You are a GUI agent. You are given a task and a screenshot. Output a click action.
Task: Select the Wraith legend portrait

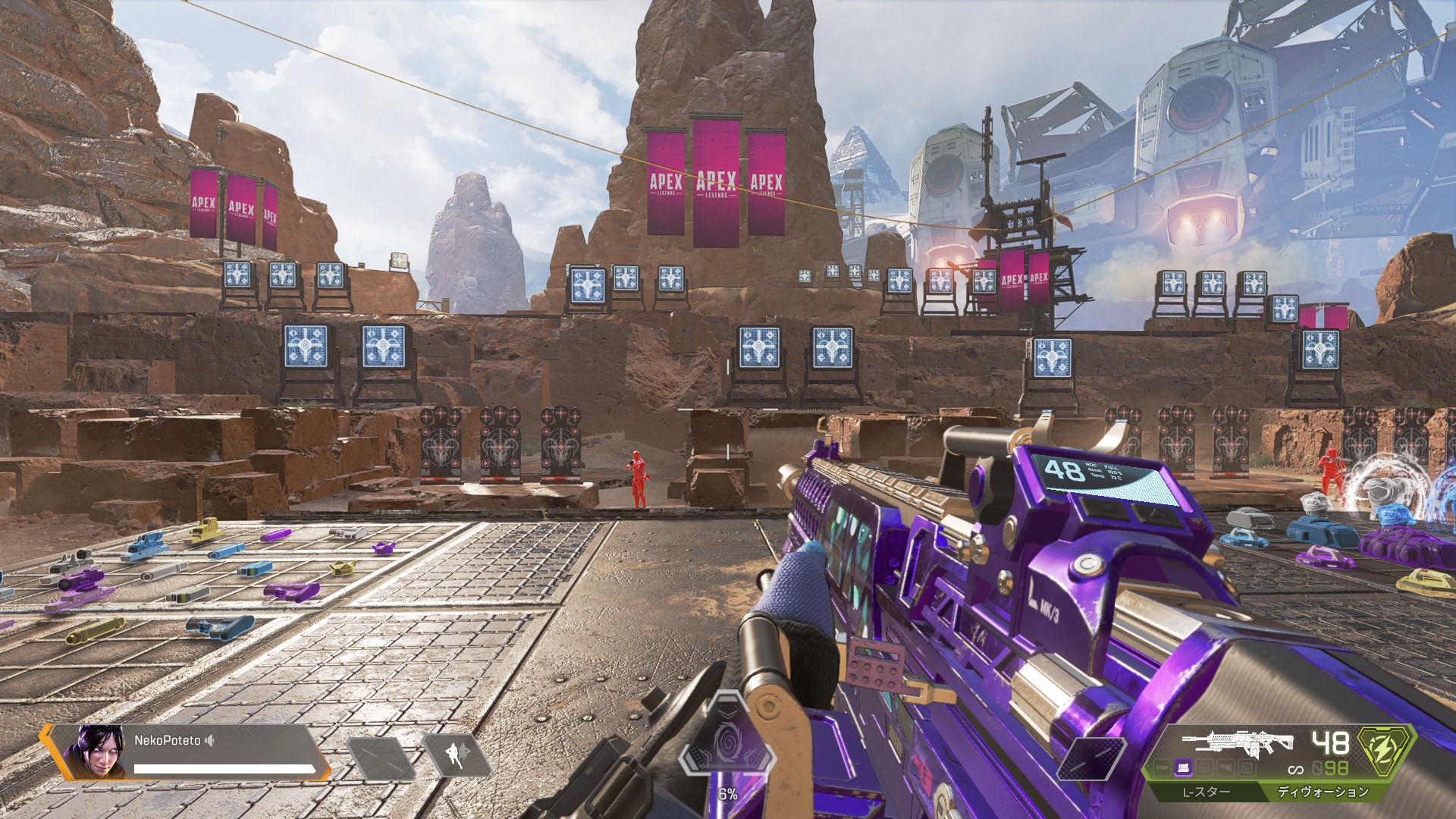[x=94, y=752]
